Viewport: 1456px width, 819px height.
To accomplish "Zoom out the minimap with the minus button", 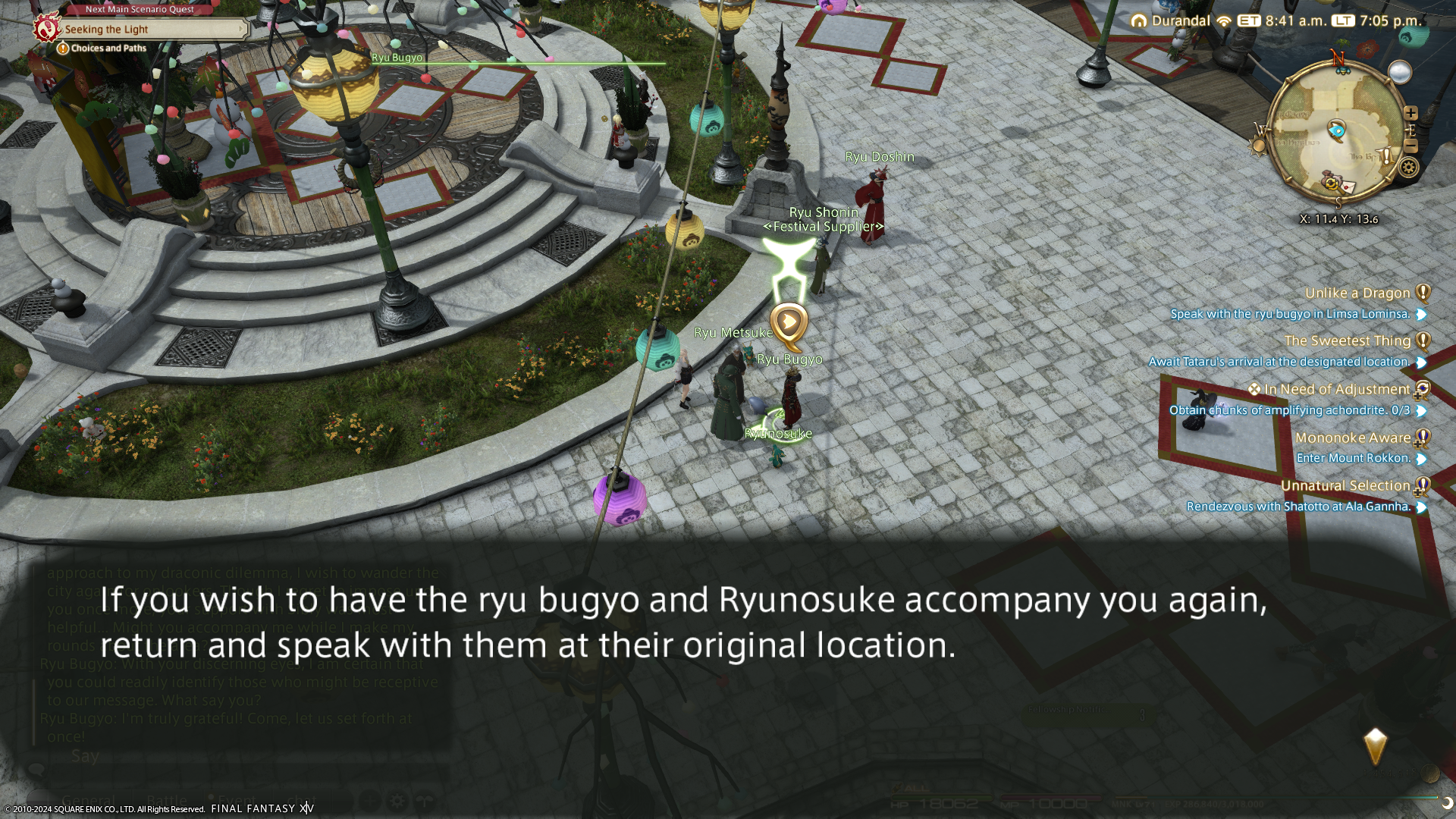I will [x=1410, y=145].
